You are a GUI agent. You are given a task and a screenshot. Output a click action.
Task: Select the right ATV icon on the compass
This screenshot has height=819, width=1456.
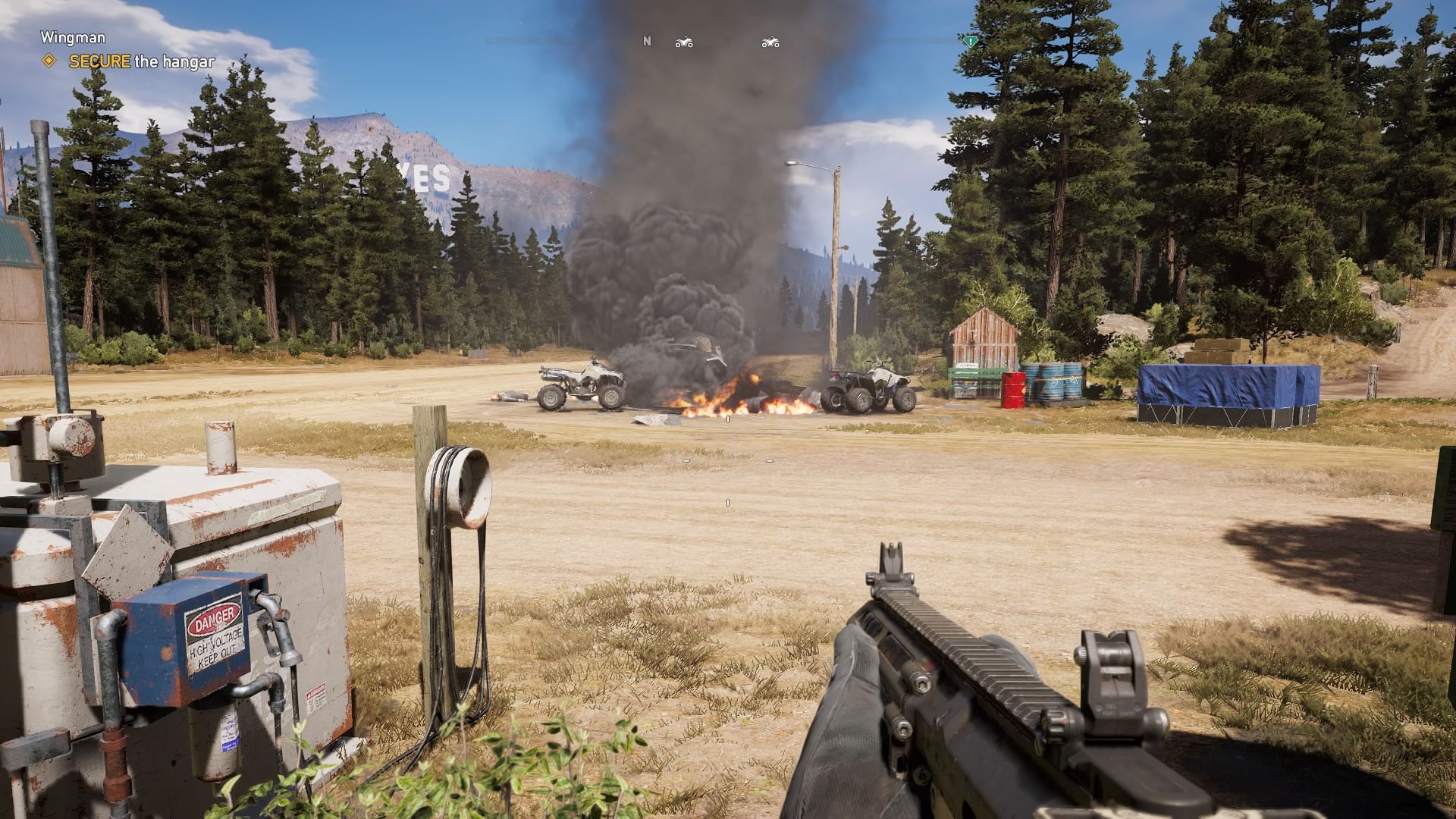[770, 42]
